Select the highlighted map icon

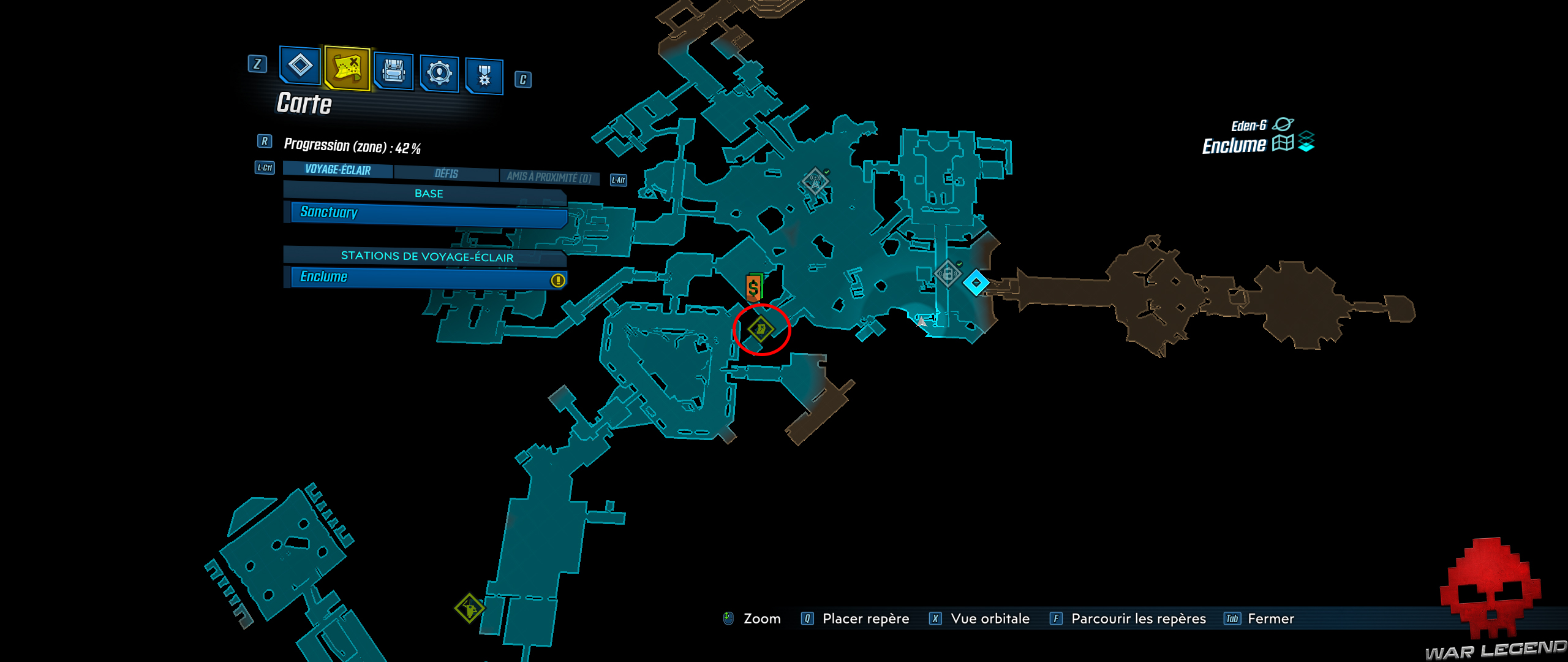point(346,72)
